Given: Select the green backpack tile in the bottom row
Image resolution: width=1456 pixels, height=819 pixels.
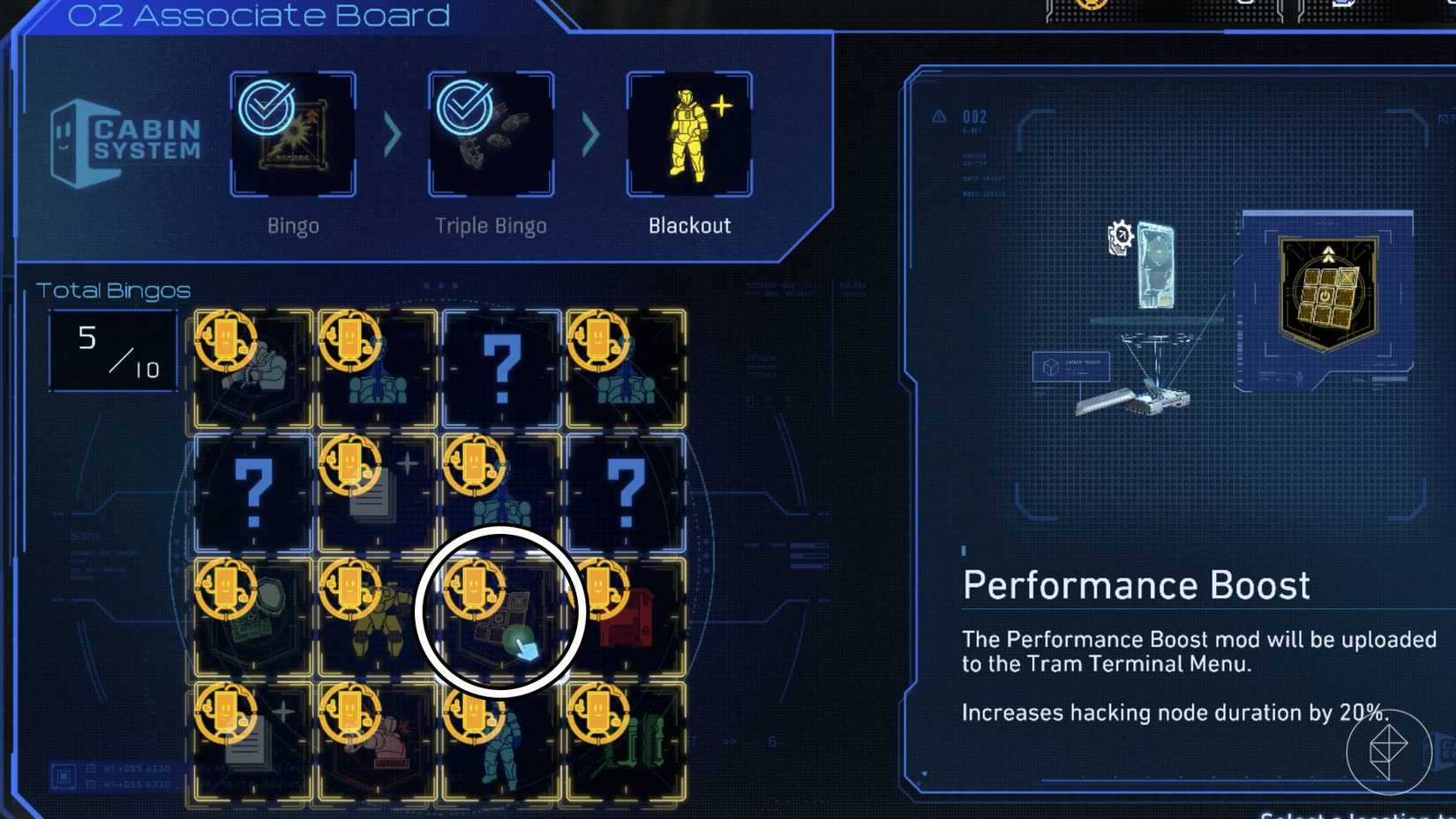Looking at the screenshot, I should coord(628,740).
